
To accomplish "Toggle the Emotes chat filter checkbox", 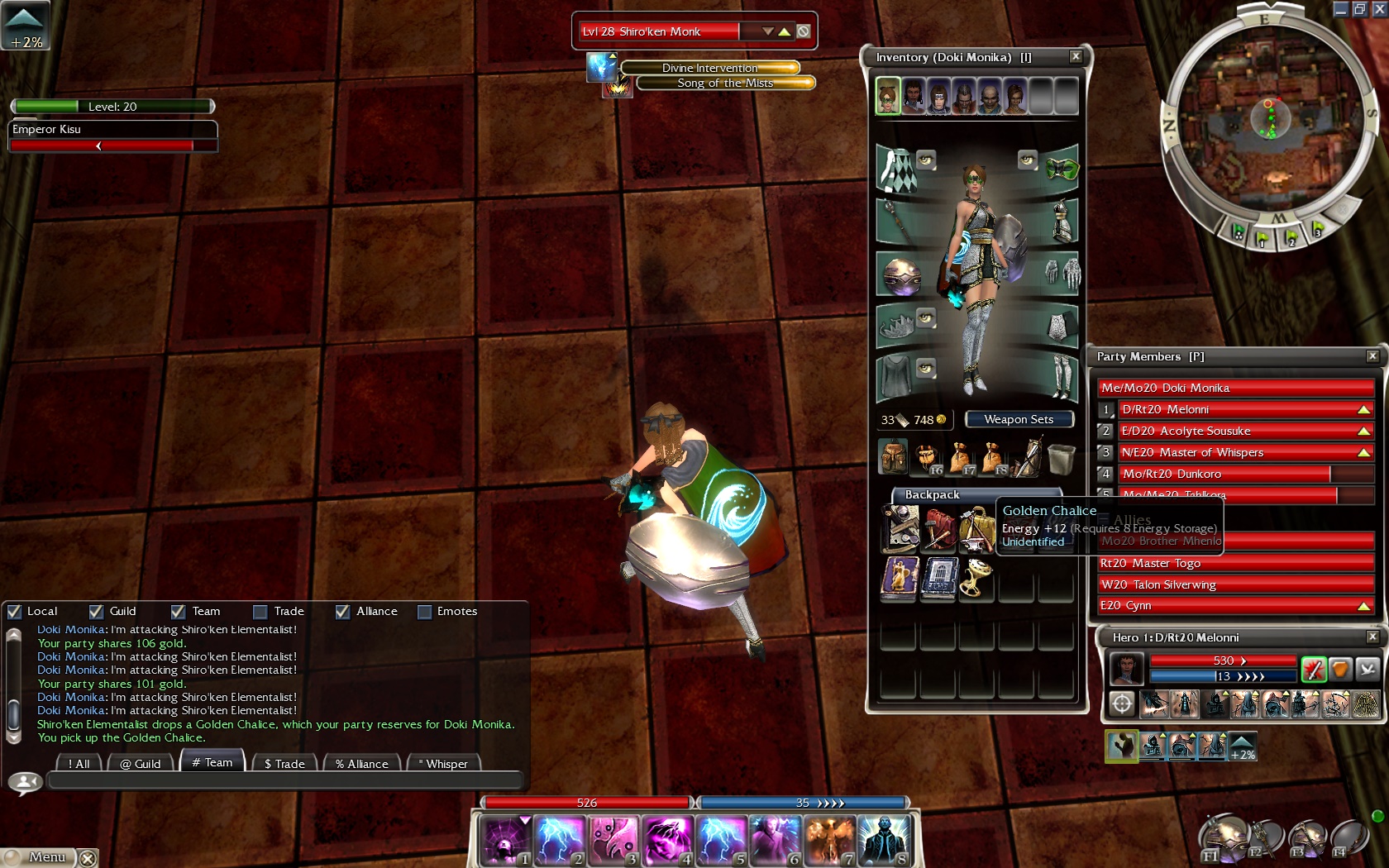I will click(425, 612).
